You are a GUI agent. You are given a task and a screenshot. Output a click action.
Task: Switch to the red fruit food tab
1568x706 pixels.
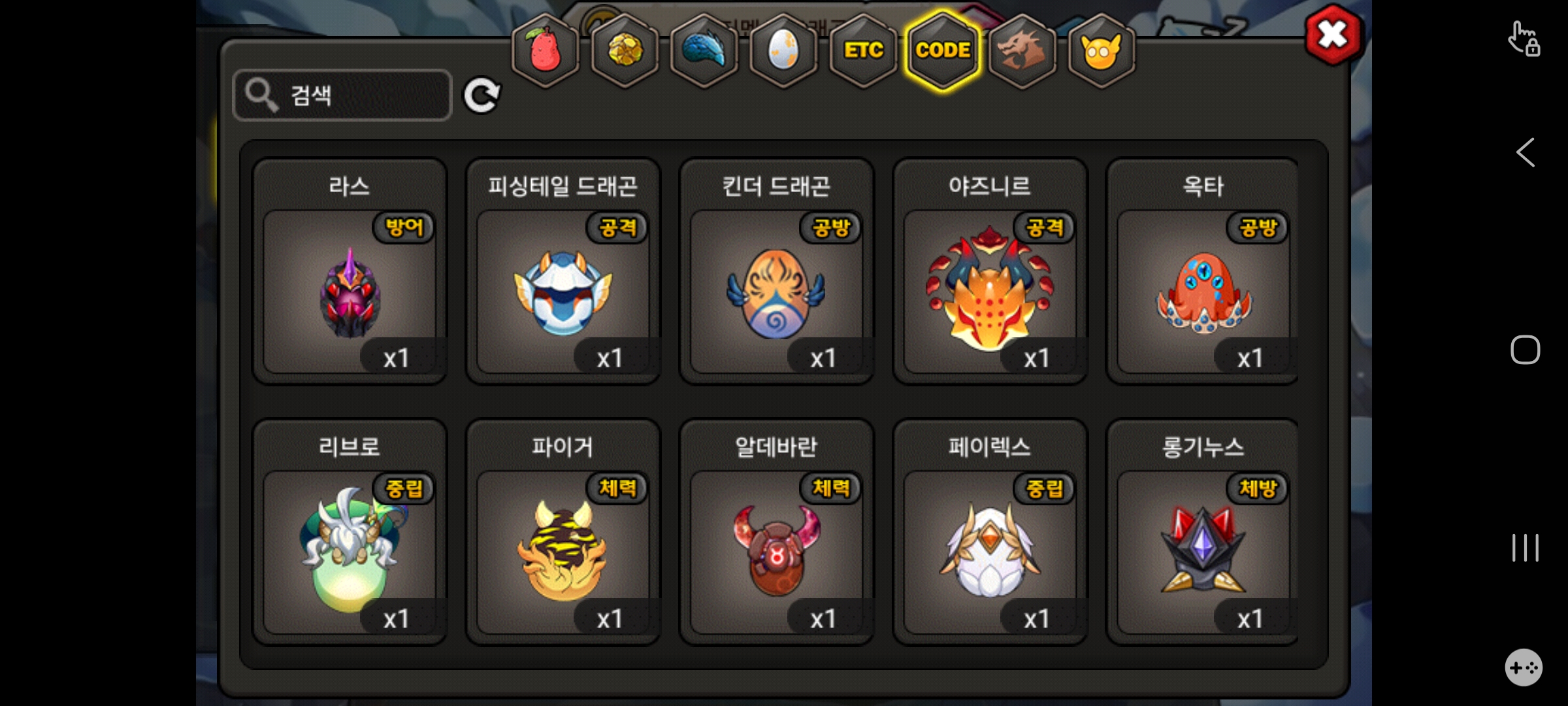point(546,50)
